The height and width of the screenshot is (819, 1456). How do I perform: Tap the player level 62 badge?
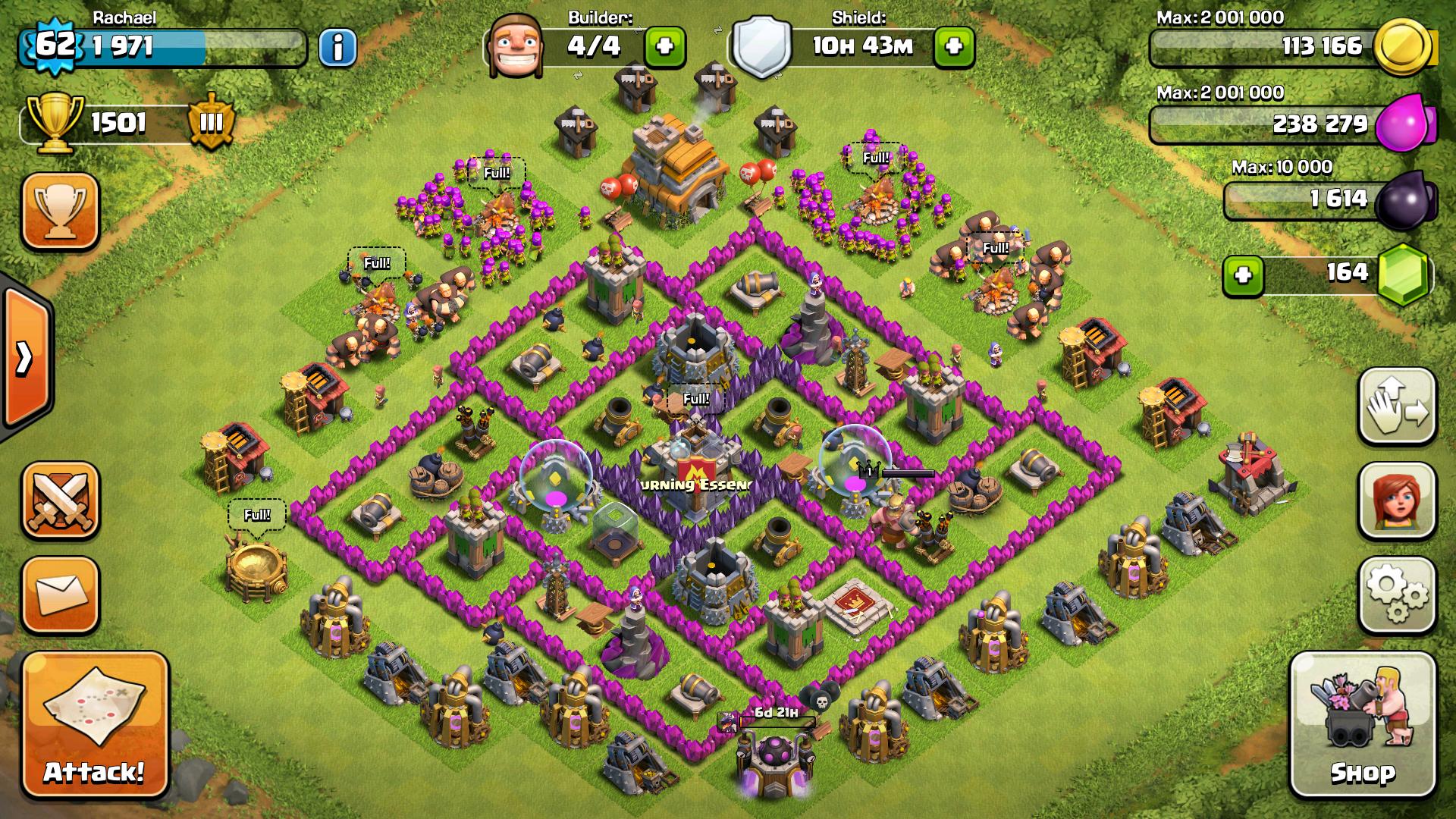point(55,45)
